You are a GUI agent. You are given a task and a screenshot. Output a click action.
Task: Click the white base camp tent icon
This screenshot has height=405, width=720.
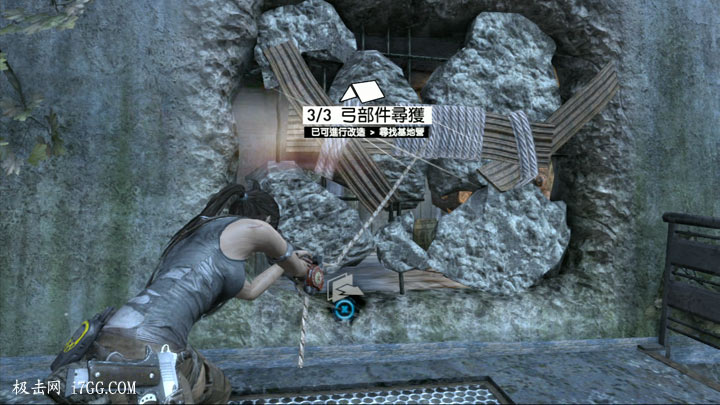pyautogui.click(x=337, y=91)
